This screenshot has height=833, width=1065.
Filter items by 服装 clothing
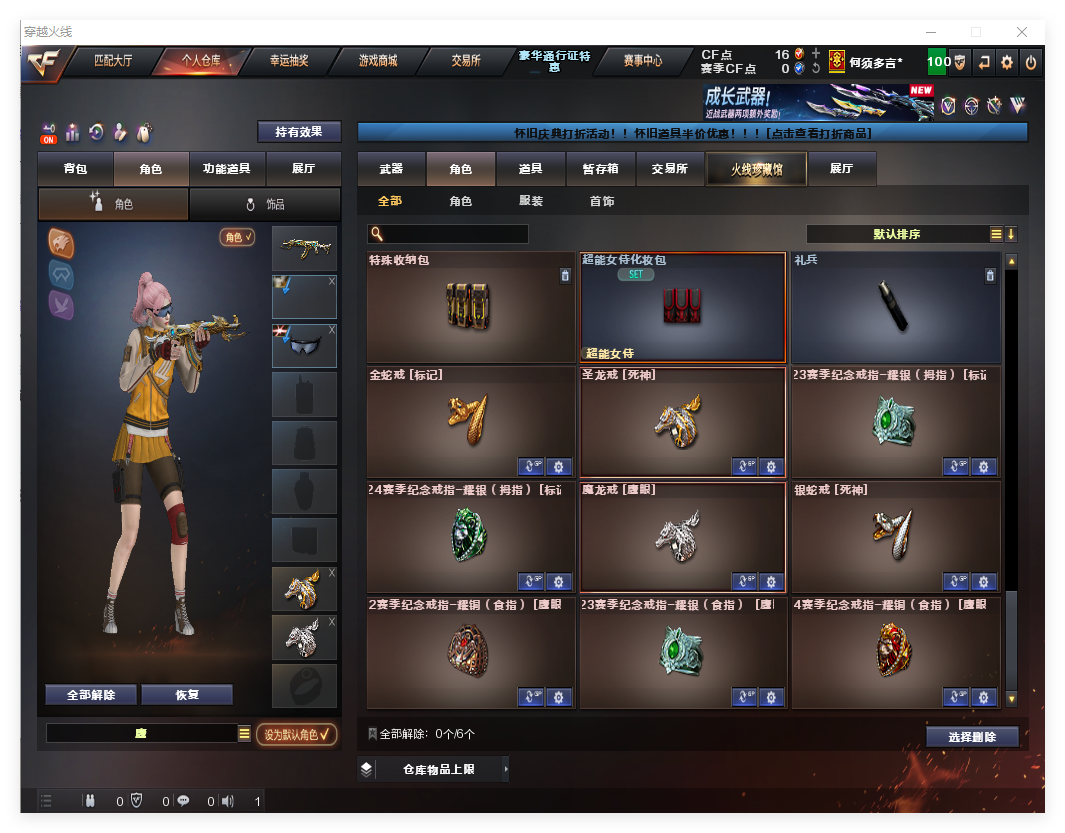[x=531, y=201]
